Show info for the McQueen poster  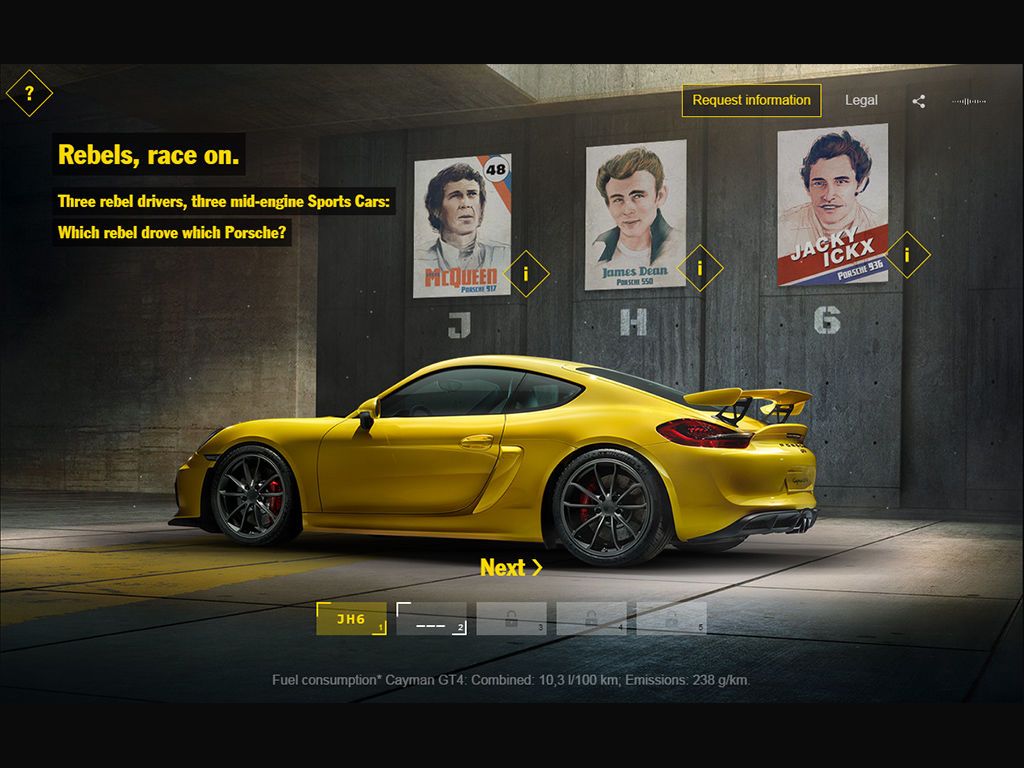[x=526, y=274]
